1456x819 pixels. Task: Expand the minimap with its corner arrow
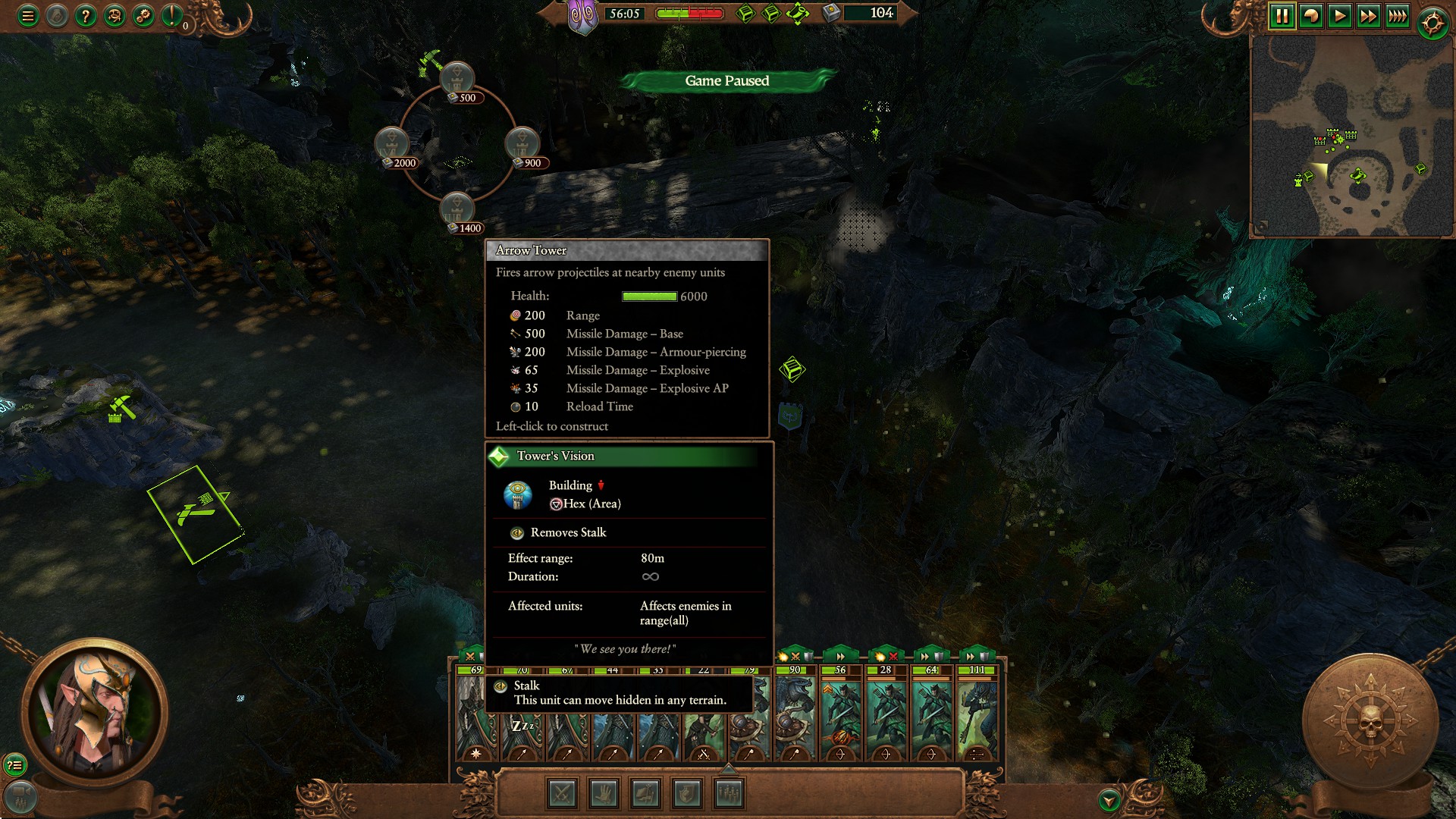(x=1263, y=224)
